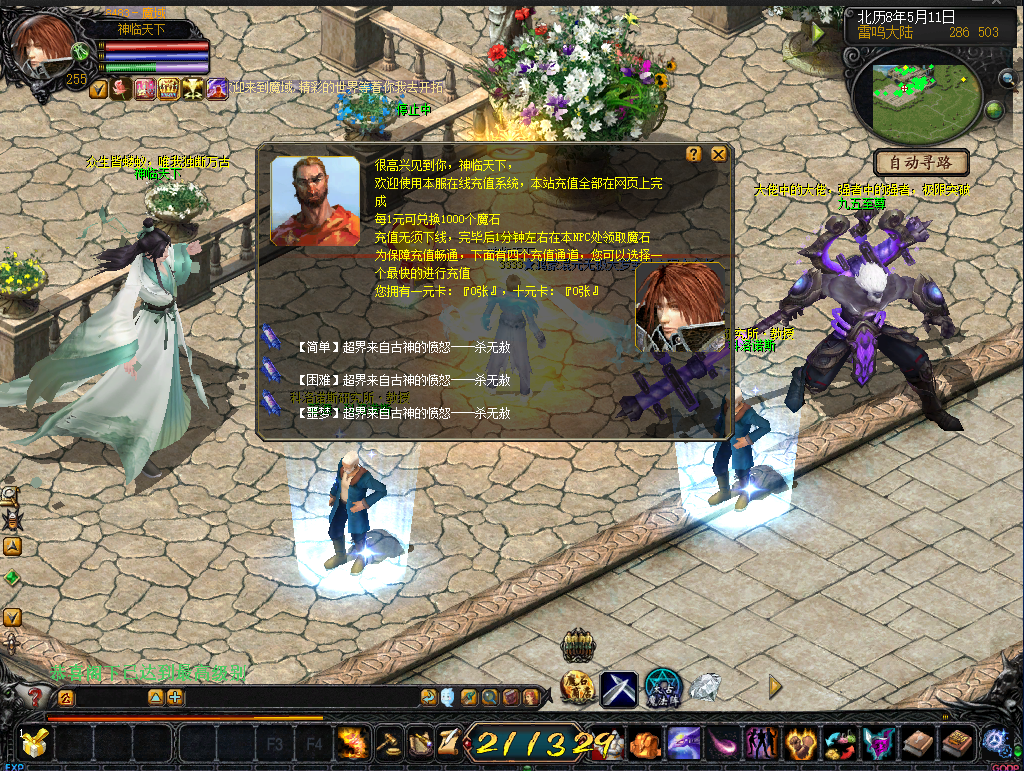Use the gift box hotbar slot
The width and height of the screenshot is (1024, 771).
coord(35,743)
